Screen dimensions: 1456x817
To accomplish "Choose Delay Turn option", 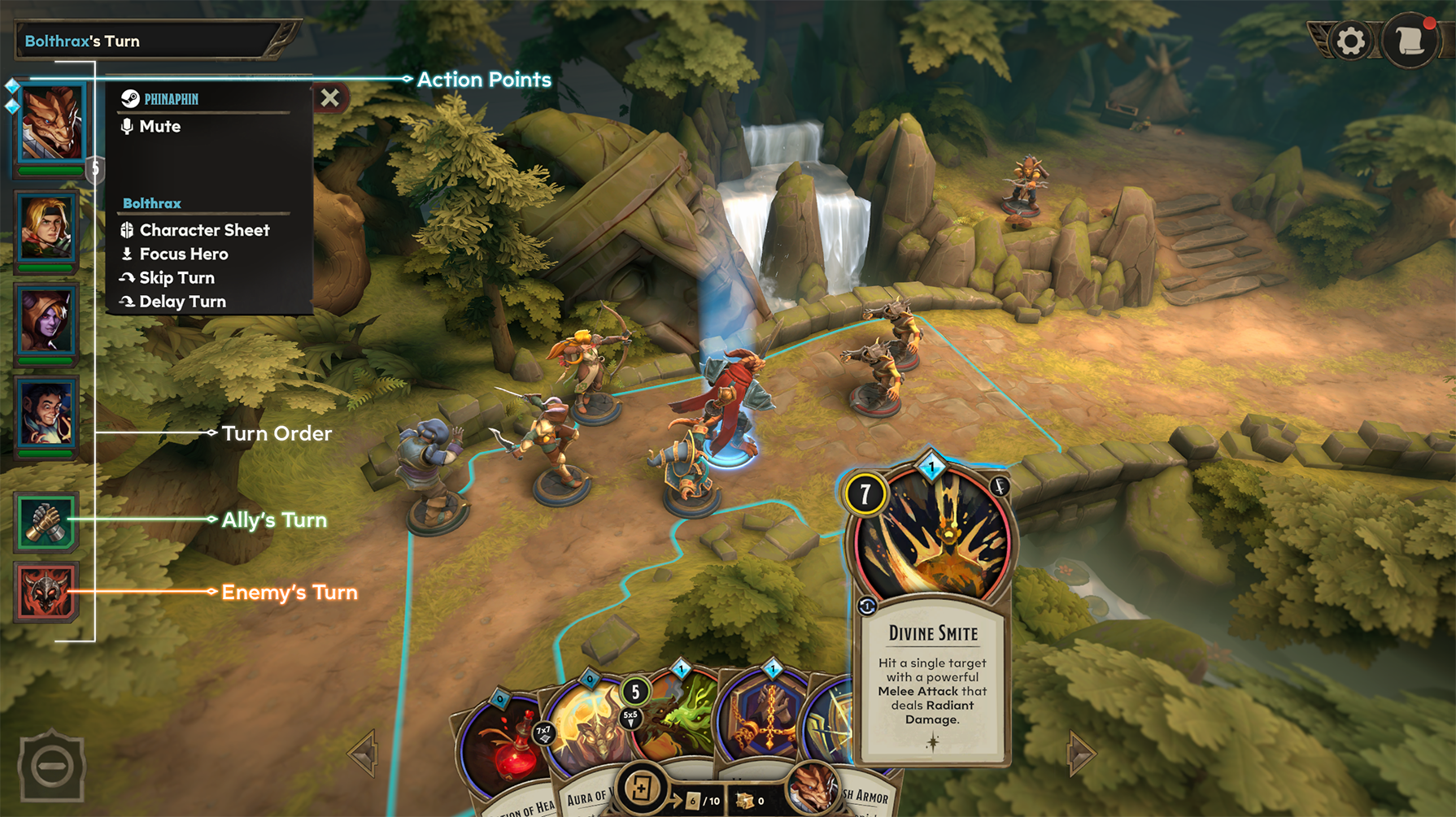I will point(182,302).
